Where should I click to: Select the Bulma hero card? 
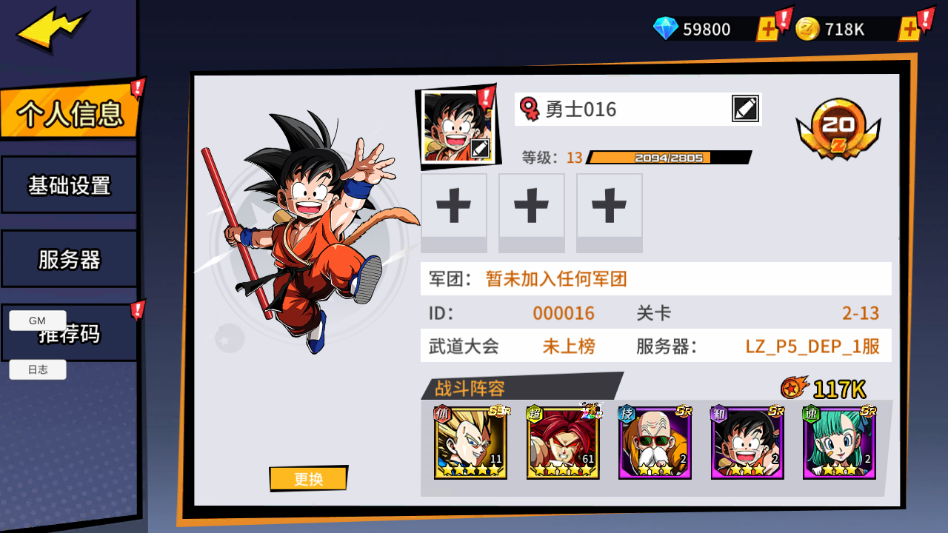point(839,442)
